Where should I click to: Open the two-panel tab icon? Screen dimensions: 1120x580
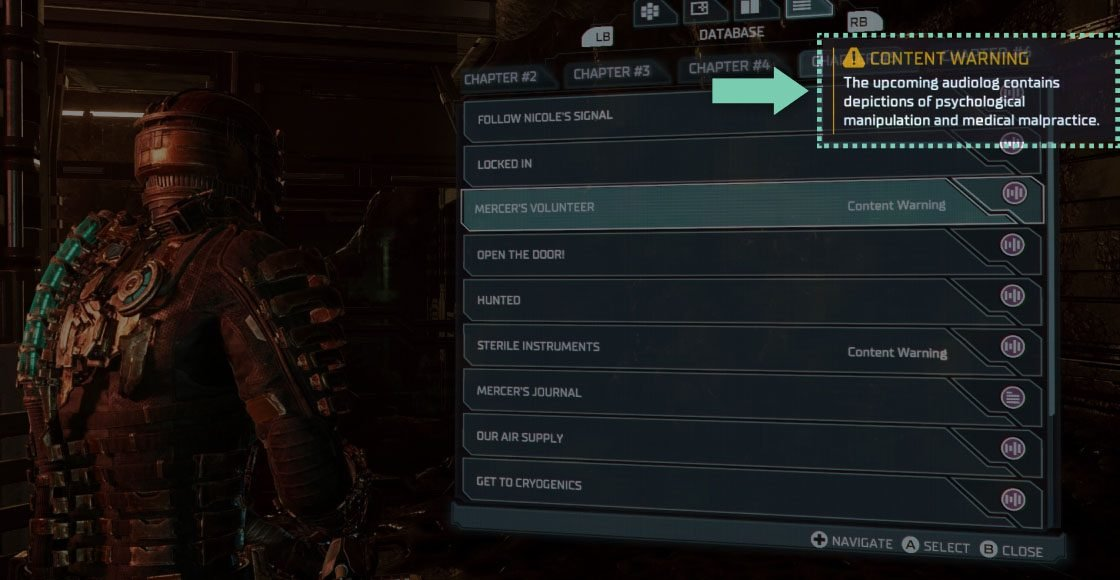click(x=749, y=8)
